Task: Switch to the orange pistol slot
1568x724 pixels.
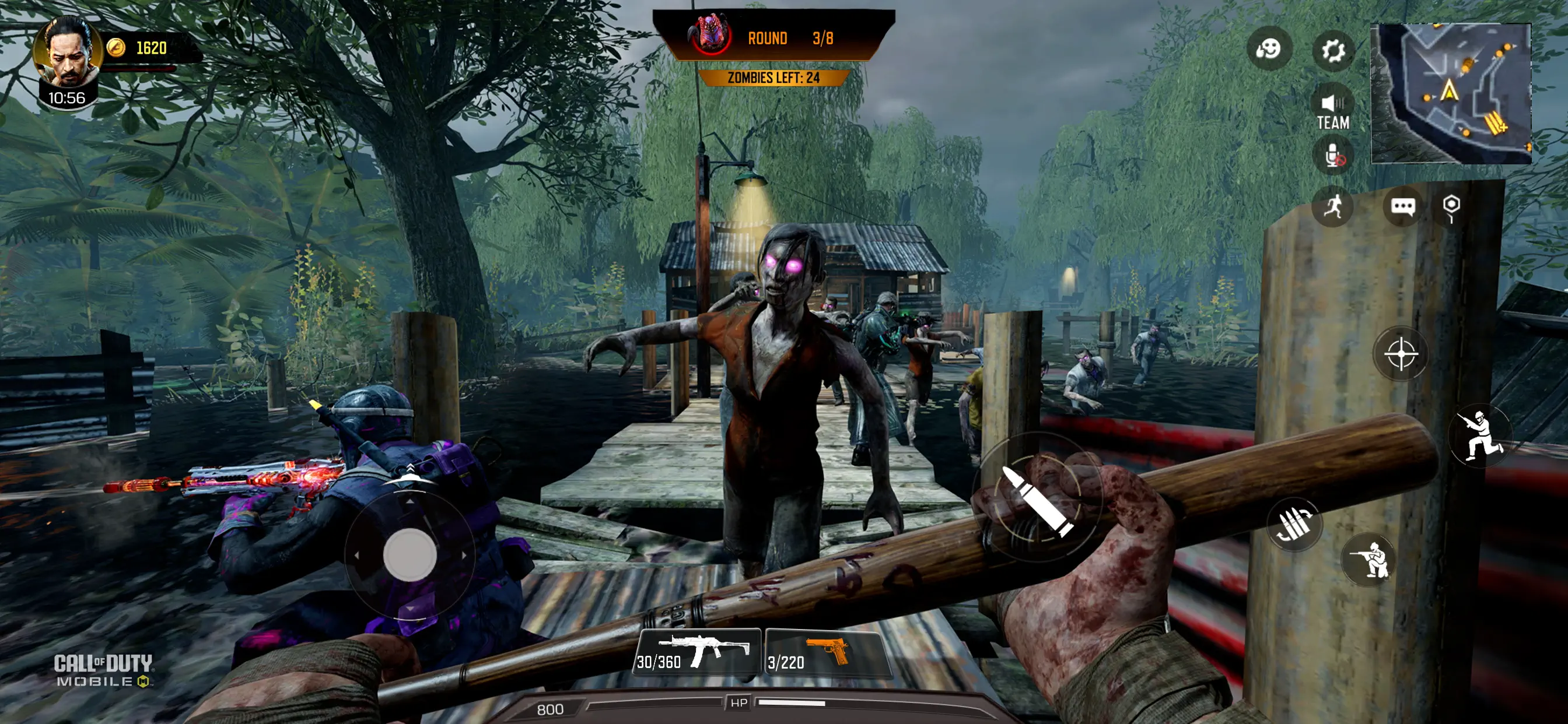Action: coord(825,653)
